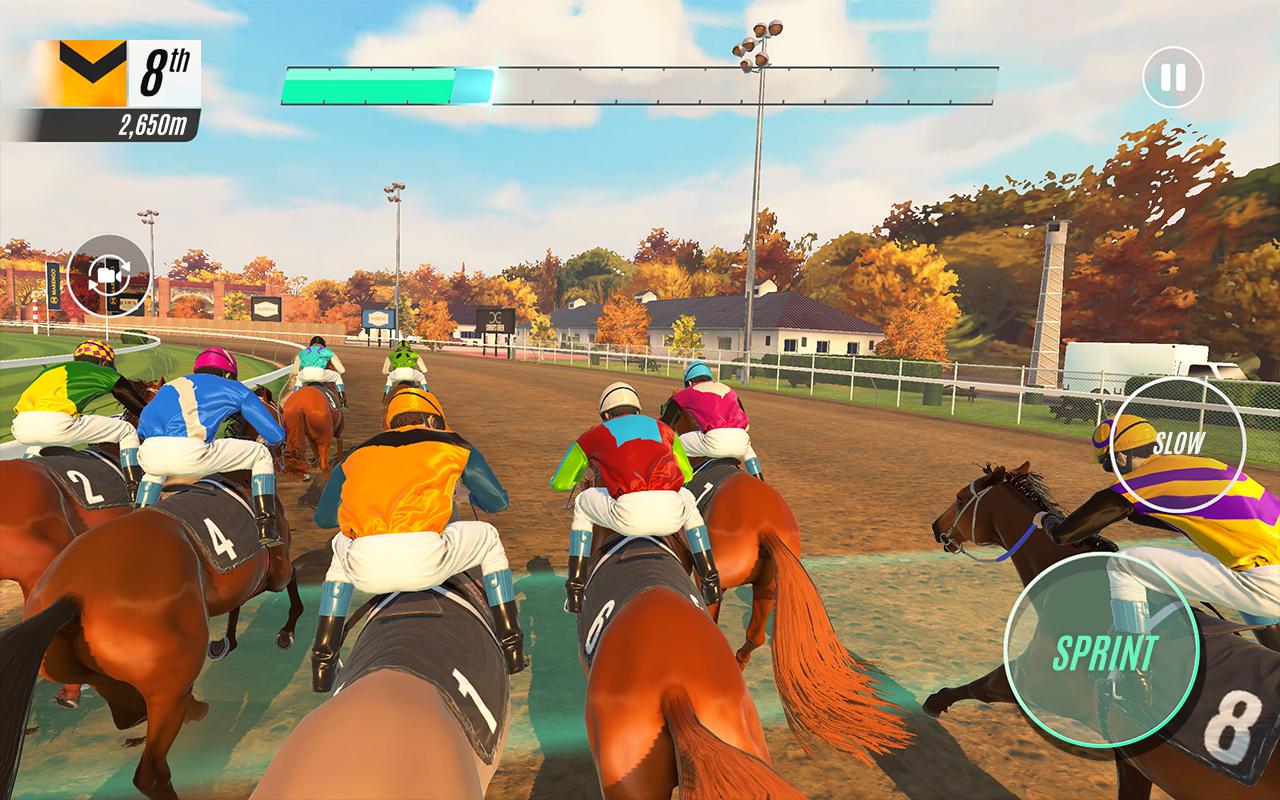This screenshot has height=800, width=1280.
Task: Click the race progress bar at top
Action: pos(640,85)
